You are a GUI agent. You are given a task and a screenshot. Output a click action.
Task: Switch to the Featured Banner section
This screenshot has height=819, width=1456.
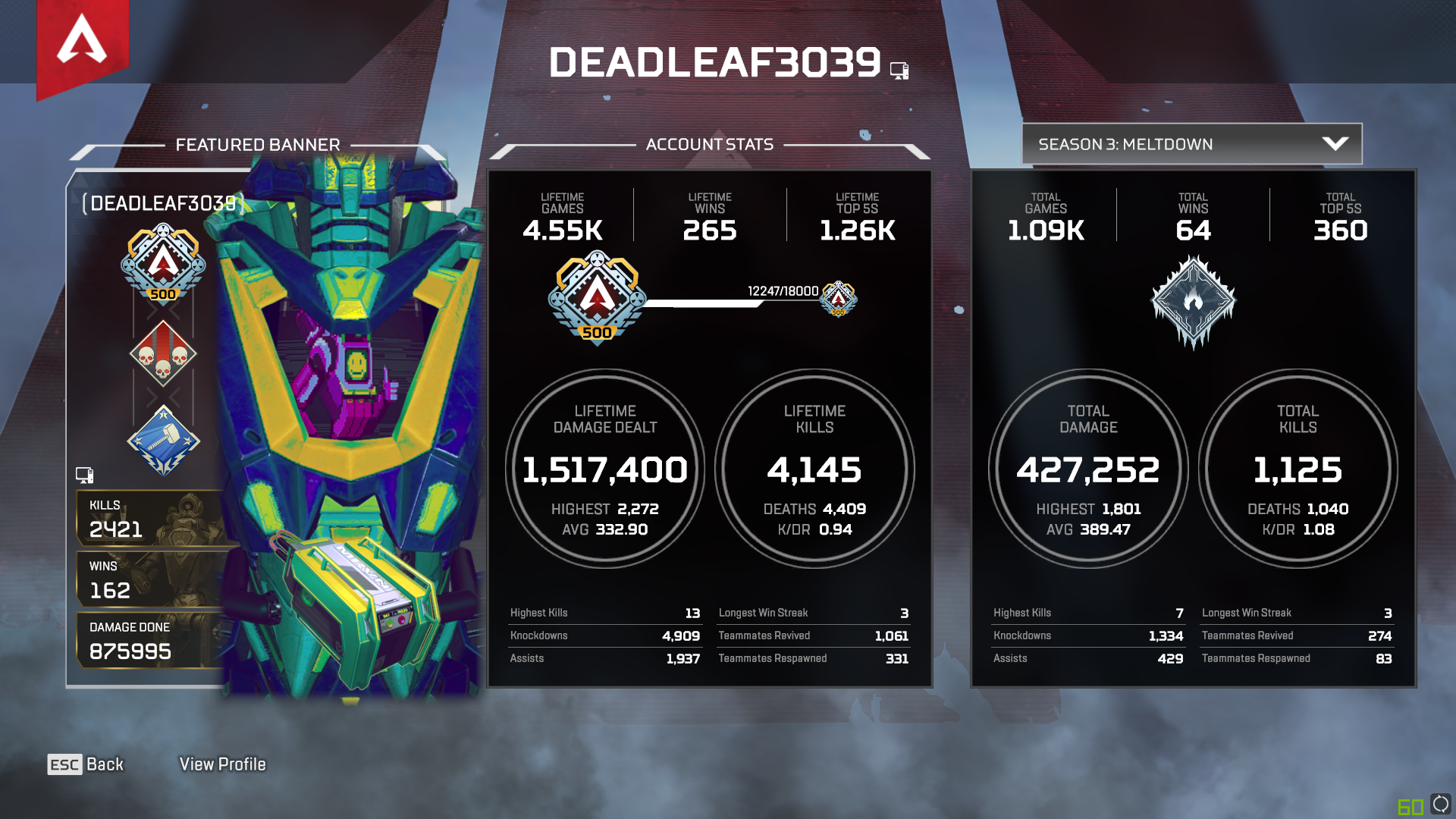[259, 145]
